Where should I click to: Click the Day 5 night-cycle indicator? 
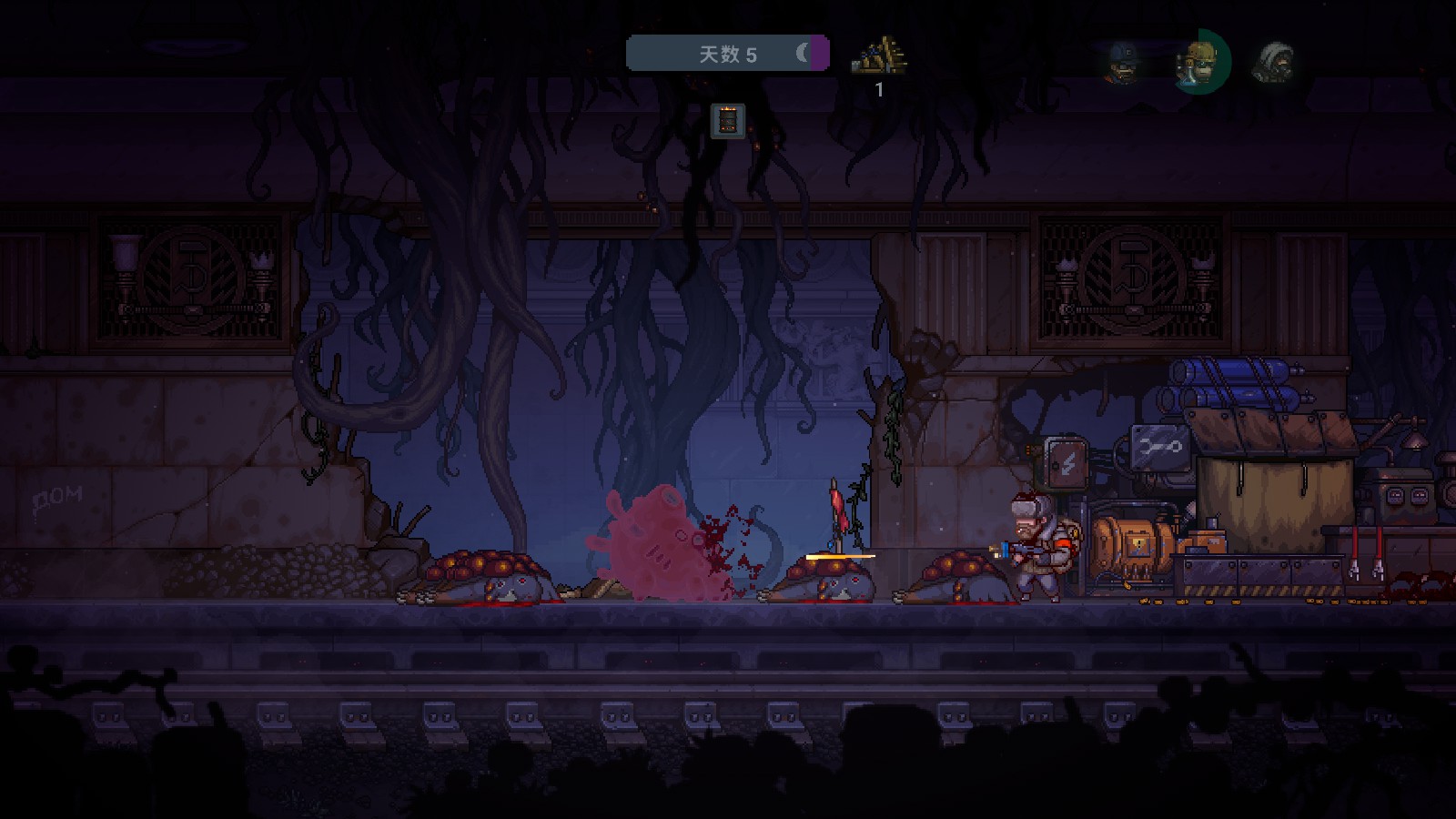(727, 54)
